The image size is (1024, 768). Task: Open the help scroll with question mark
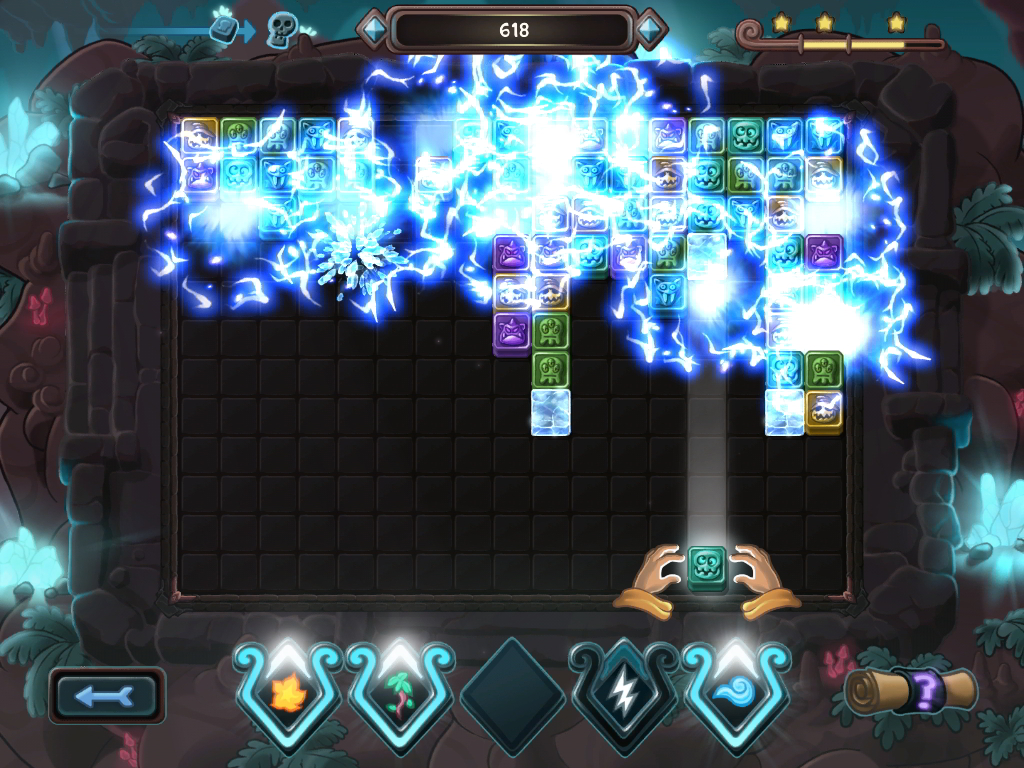point(910,690)
